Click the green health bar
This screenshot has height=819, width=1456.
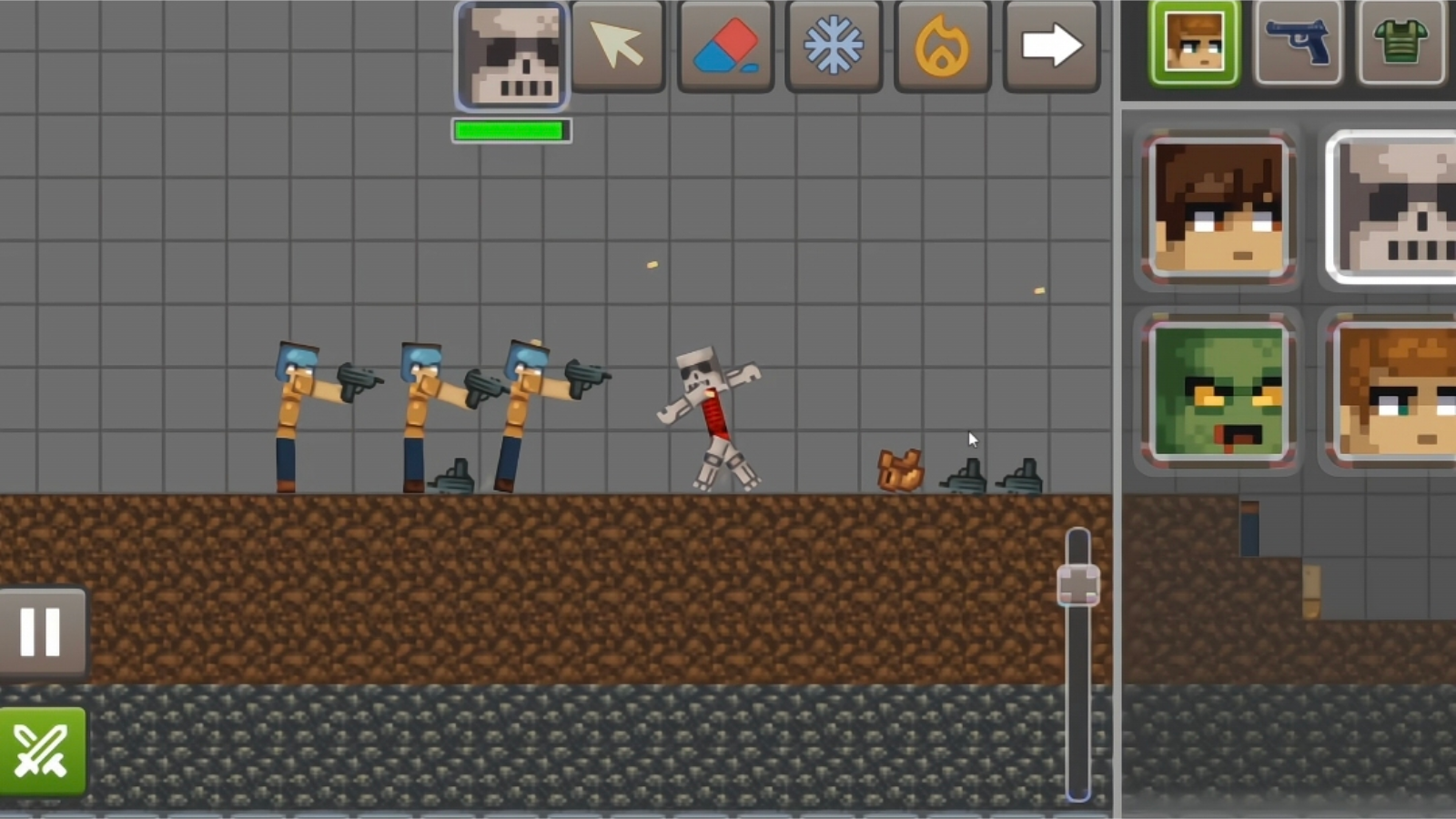511,129
